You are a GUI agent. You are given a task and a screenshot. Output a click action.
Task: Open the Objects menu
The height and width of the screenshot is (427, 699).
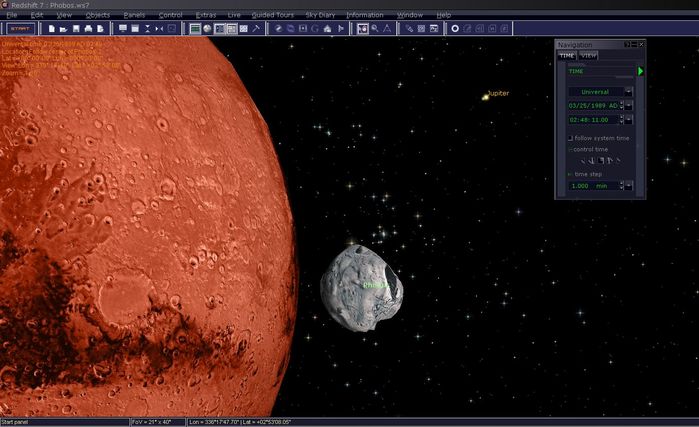click(98, 16)
